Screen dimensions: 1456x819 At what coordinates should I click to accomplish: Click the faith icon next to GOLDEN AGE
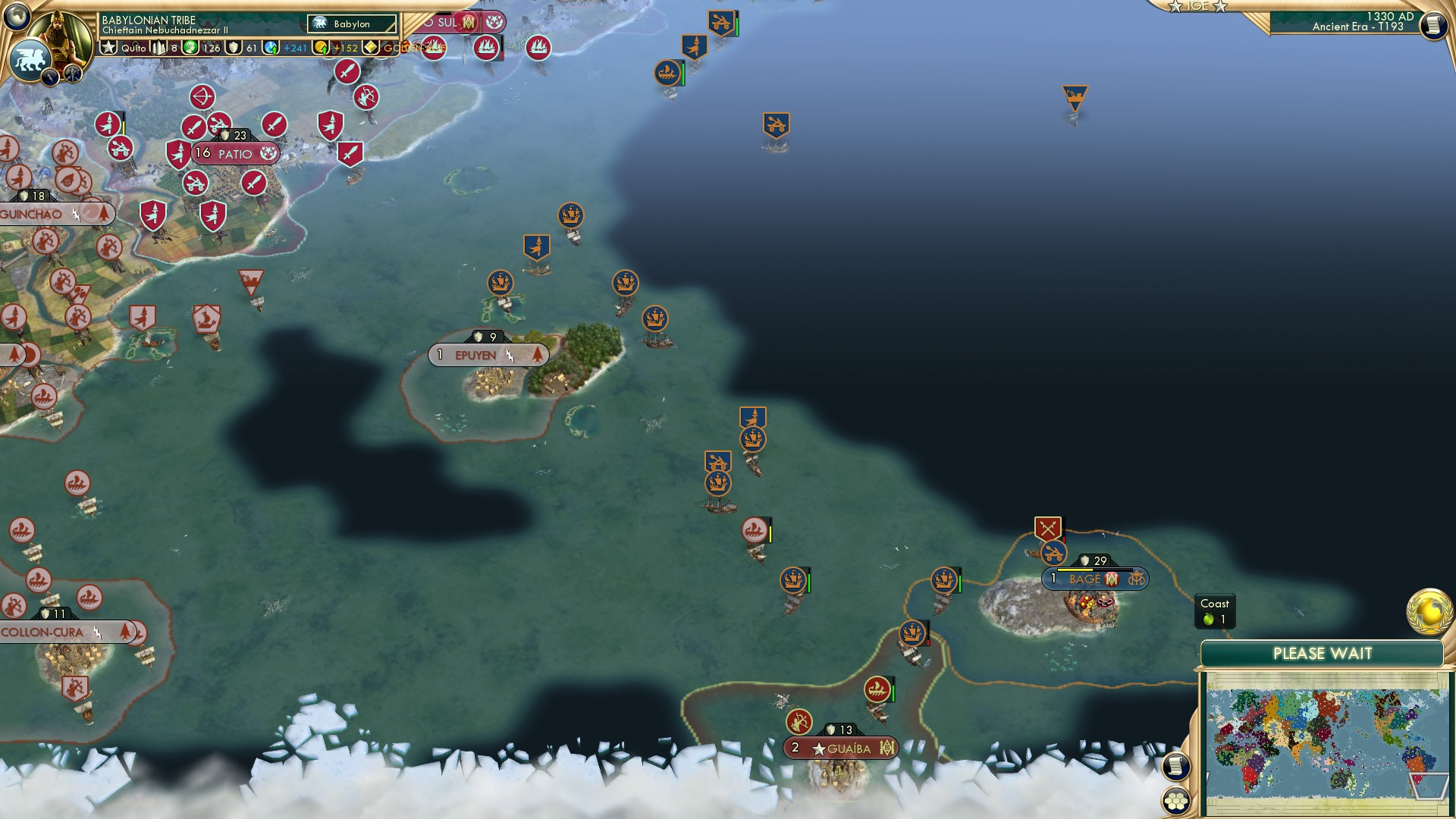[x=369, y=48]
